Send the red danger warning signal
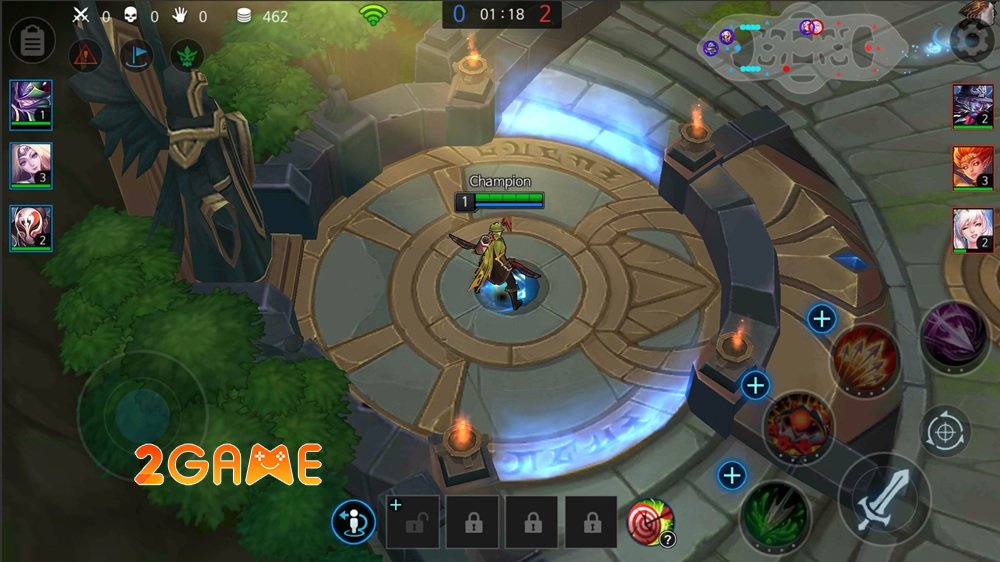Viewport: 1000px width, 562px height. [85, 55]
